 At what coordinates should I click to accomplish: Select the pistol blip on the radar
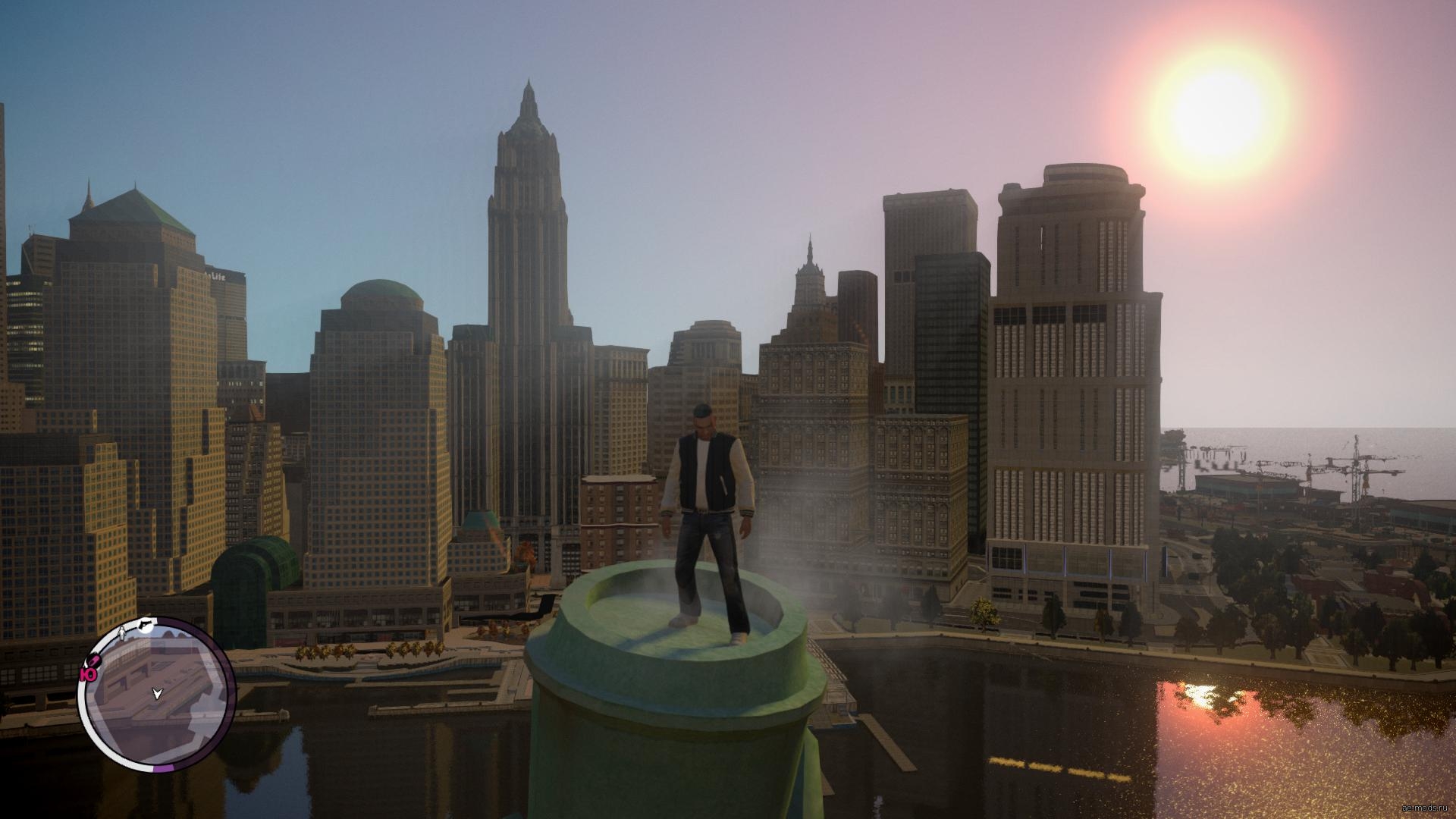tap(143, 624)
